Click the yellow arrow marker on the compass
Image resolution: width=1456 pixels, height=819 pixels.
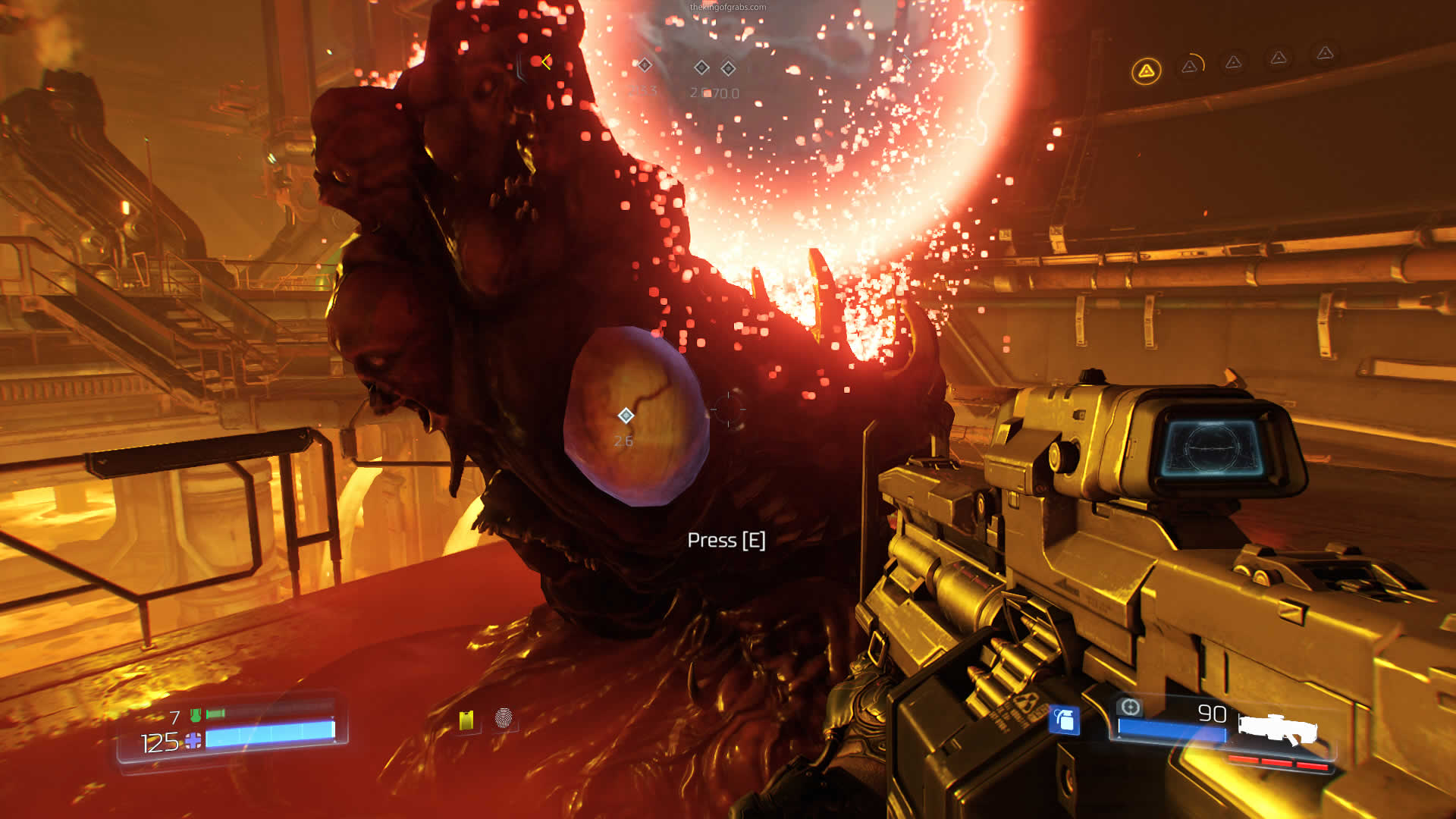[546, 61]
